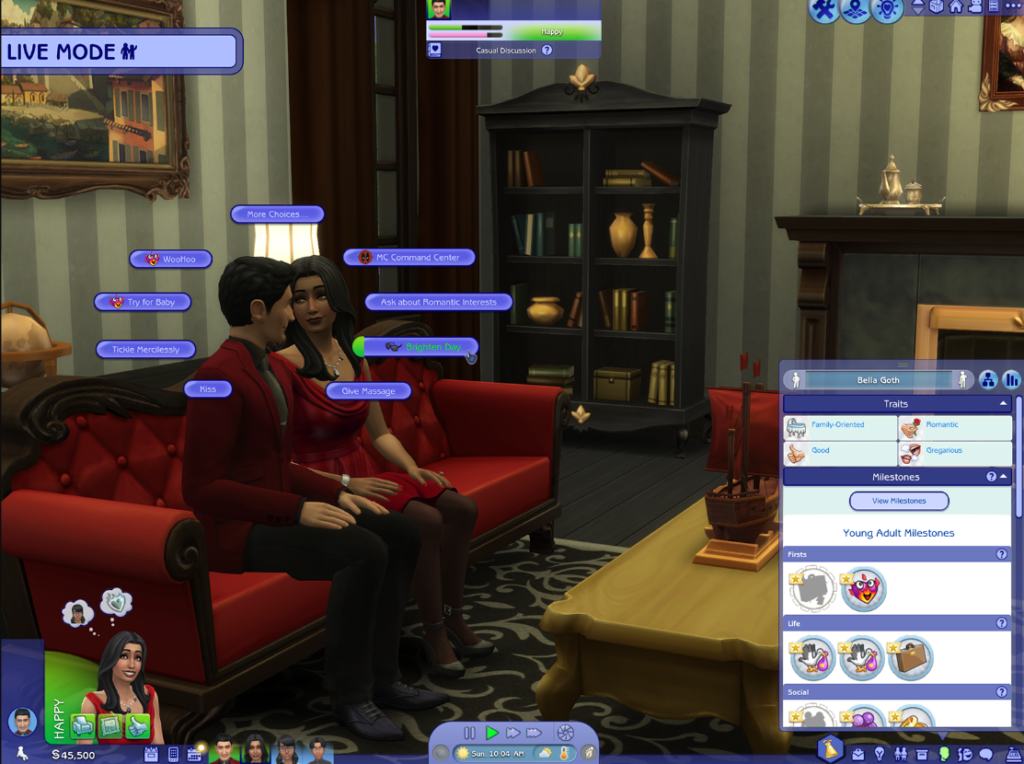Set game speed to normal play
Screen dimensions: 1024x764
492,733
